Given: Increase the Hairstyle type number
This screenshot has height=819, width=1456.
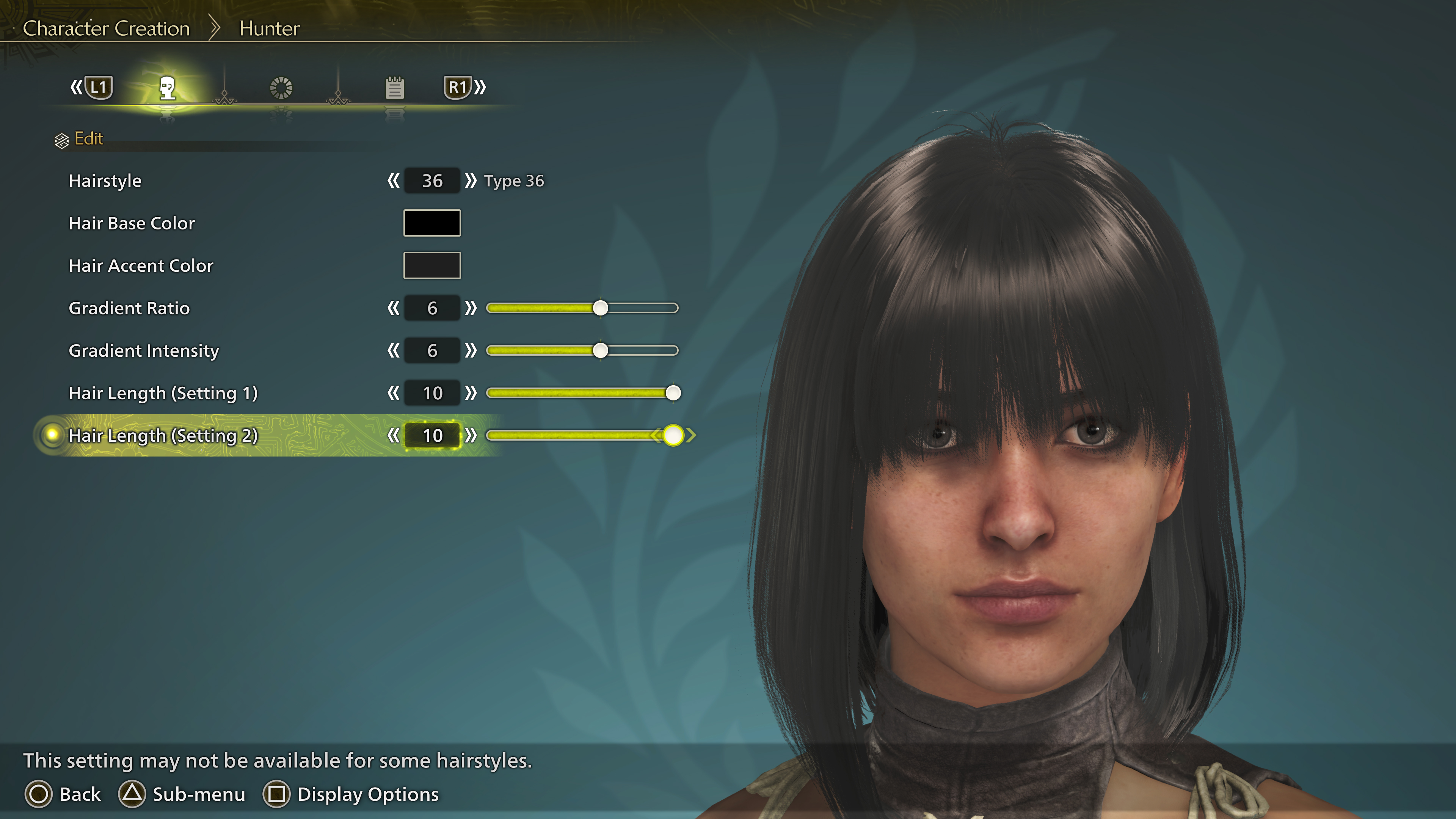Looking at the screenshot, I should tap(470, 181).
